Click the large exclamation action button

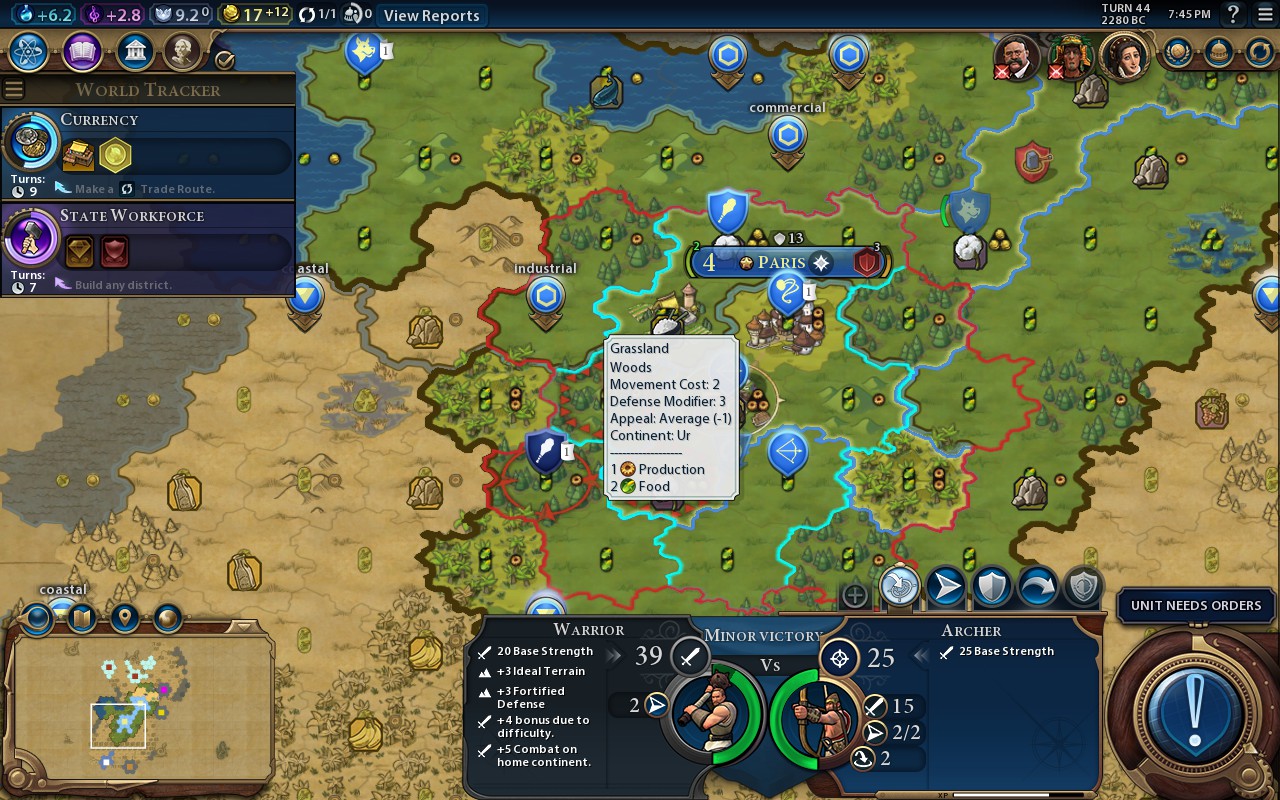click(x=1193, y=711)
